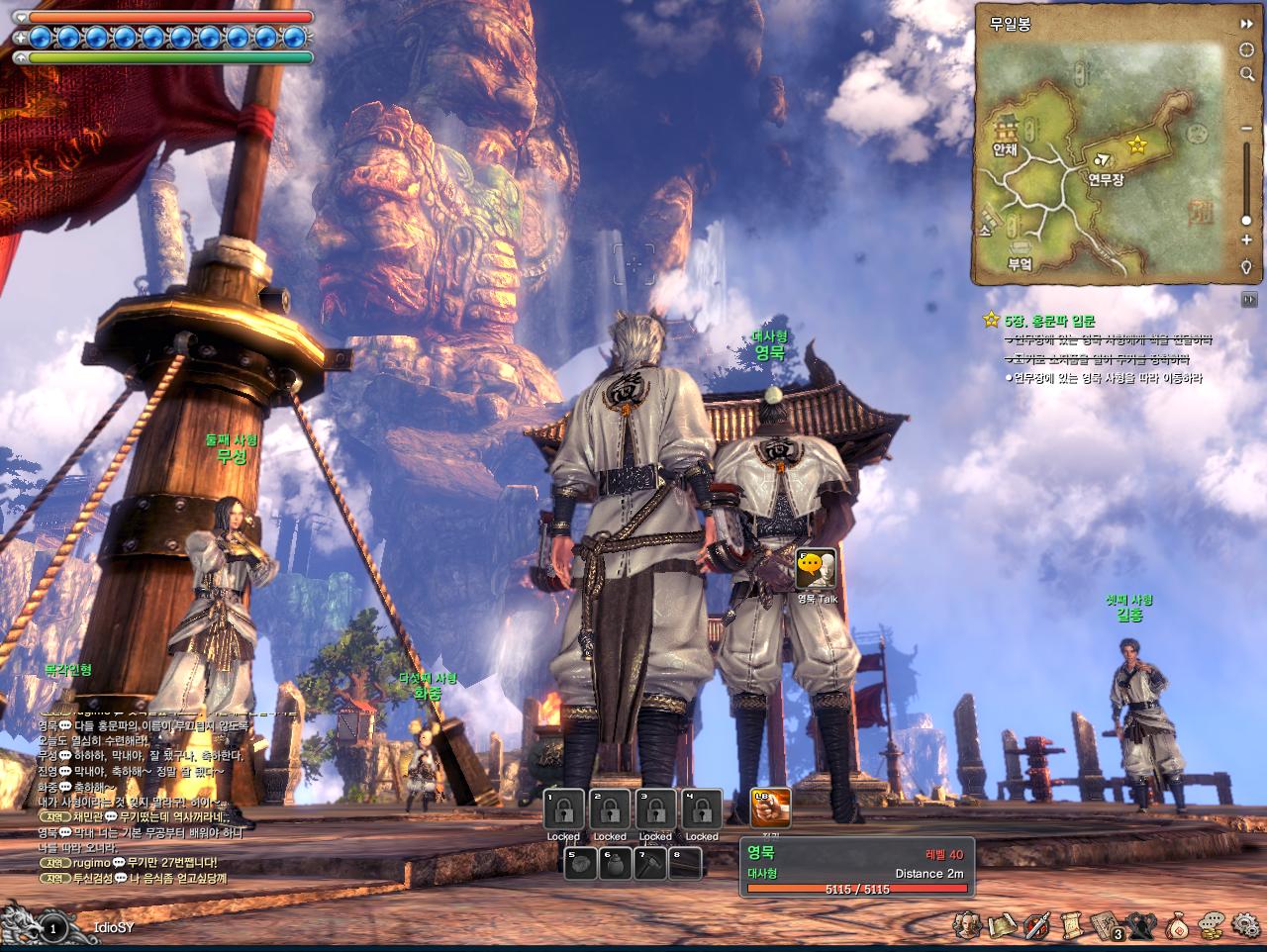Open the character portraits menu icon
This screenshot has height=952, width=1267.
(x=969, y=925)
